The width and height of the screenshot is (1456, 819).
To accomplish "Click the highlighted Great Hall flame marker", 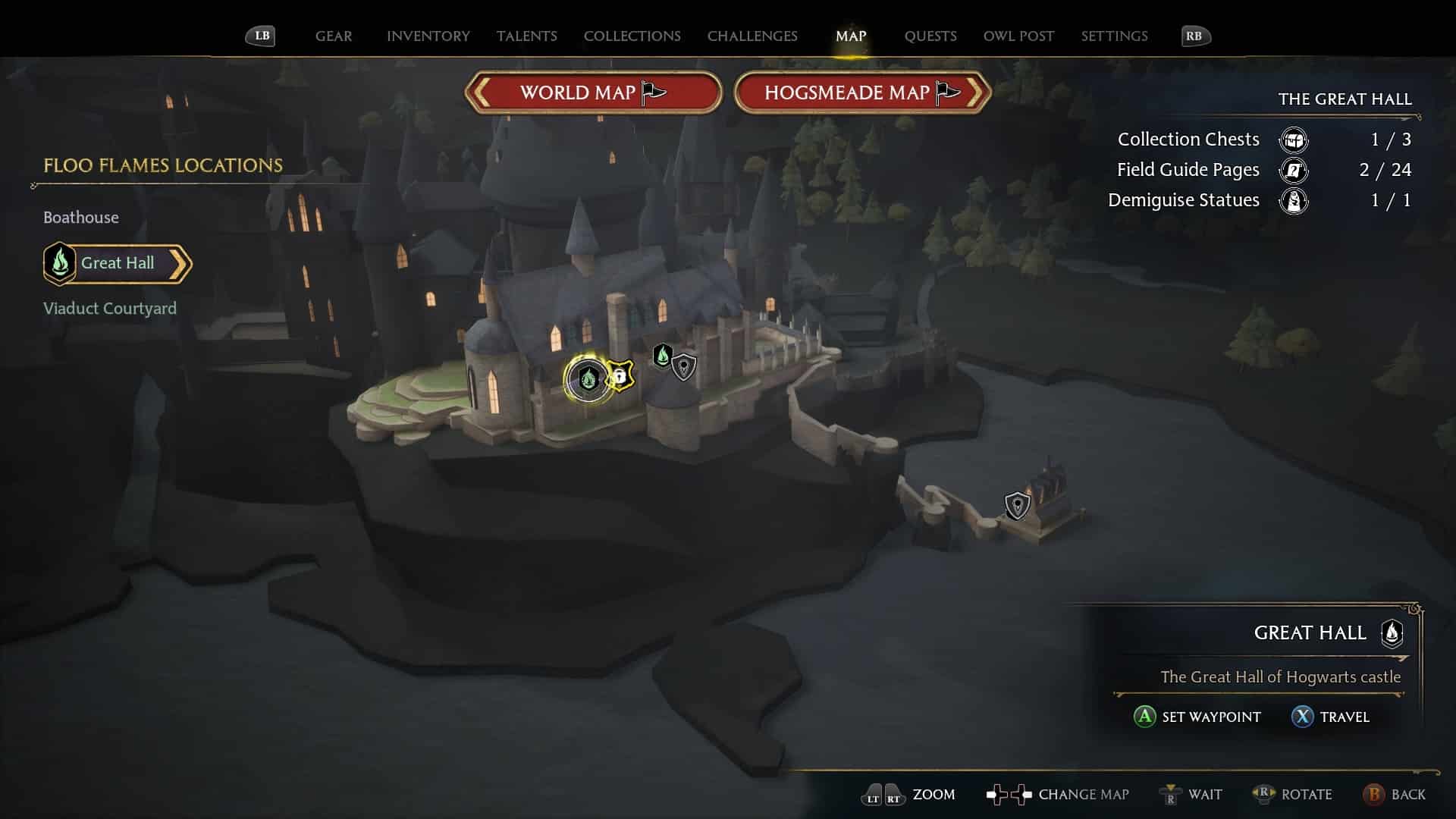I will [x=588, y=378].
